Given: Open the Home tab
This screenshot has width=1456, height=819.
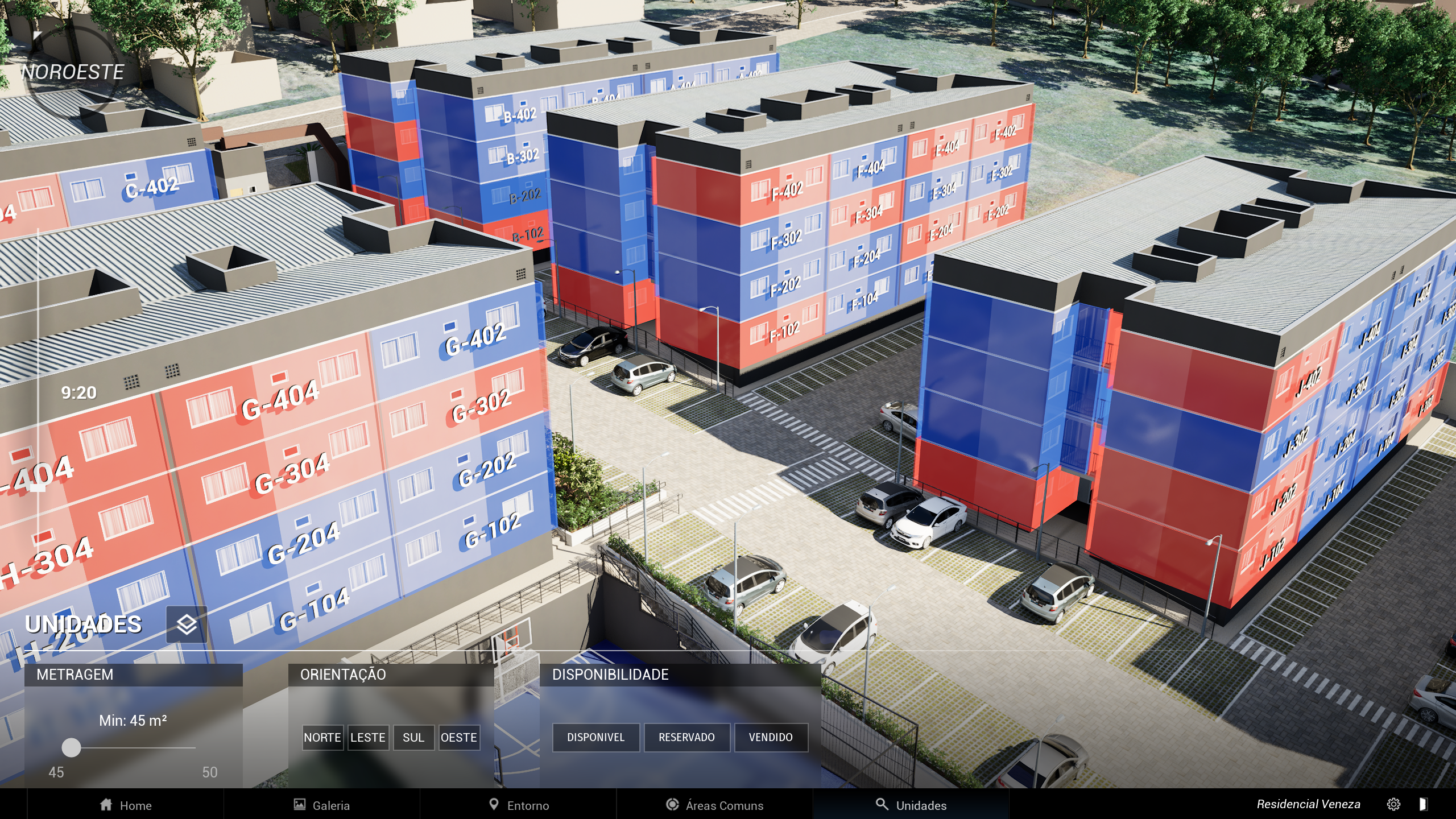Looking at the screenshot, I should click(x=126, y=805).
